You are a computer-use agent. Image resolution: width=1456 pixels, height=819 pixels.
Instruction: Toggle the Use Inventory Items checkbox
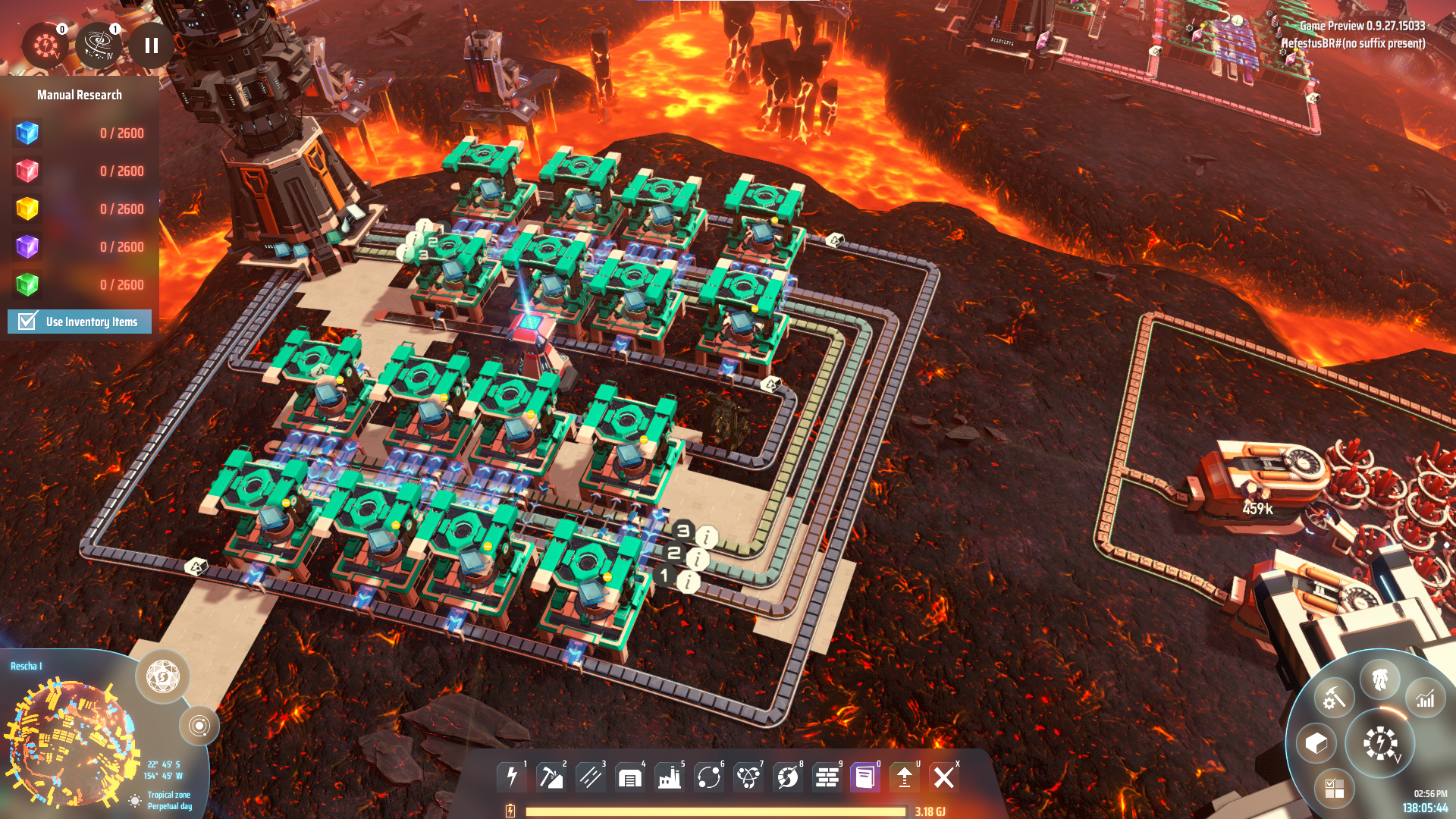click(x=28, y=322)
